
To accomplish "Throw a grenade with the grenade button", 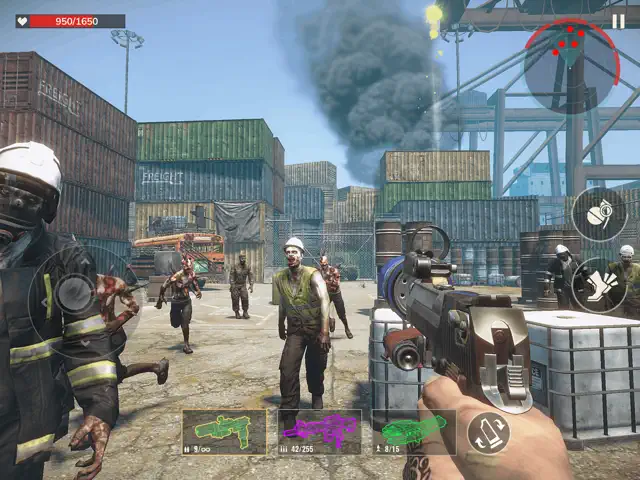I will coord(599,214).
